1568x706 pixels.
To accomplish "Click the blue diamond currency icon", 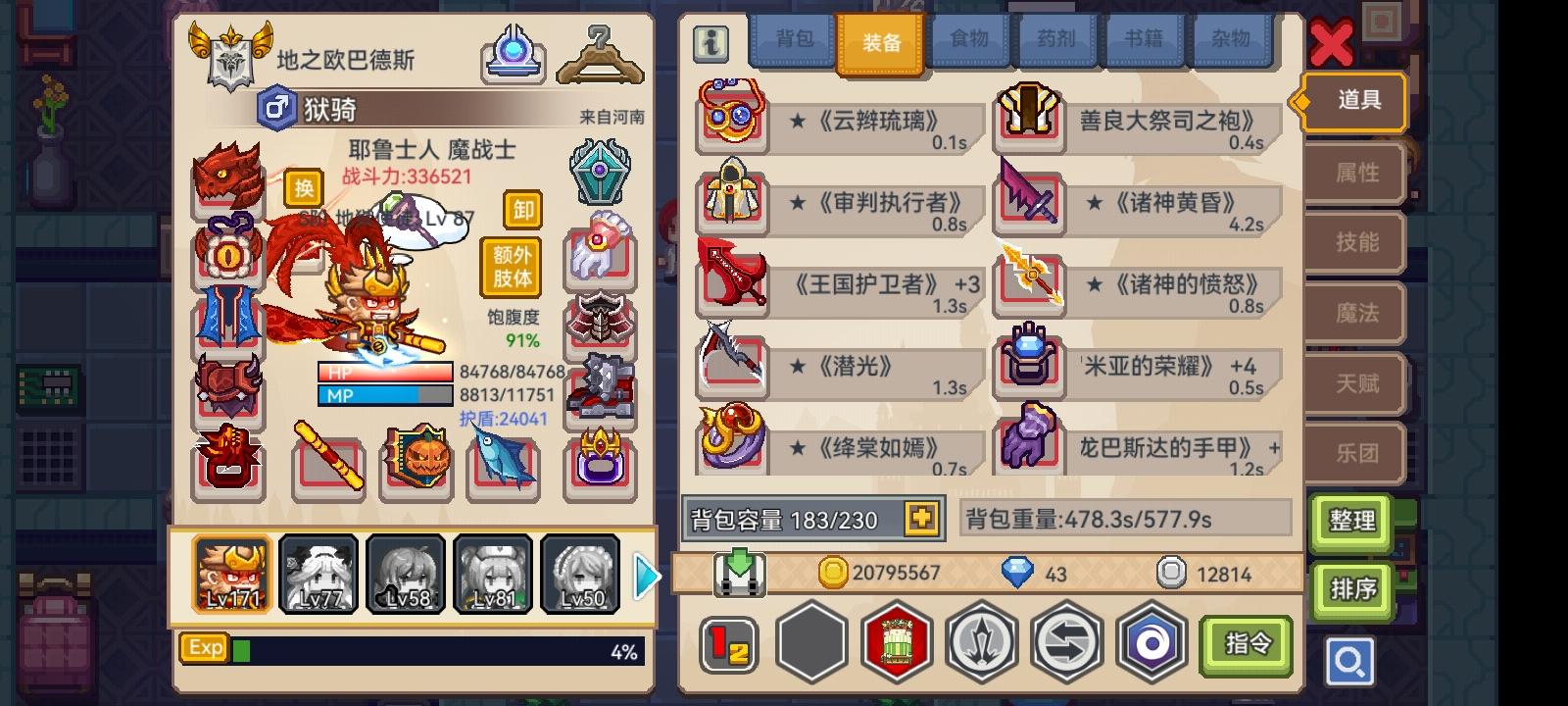I will pos(1019,572).
